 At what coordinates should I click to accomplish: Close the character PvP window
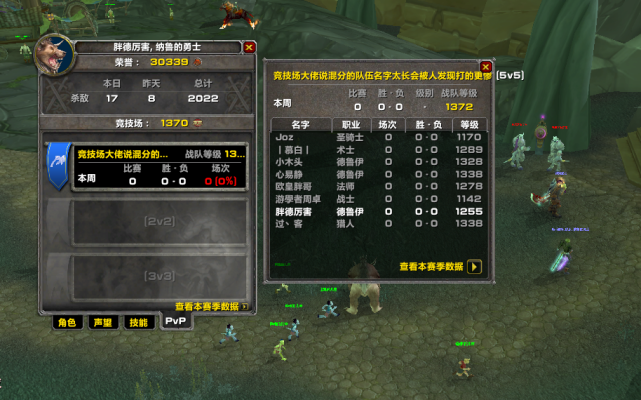pyautogui.click(x=249, y=47)
